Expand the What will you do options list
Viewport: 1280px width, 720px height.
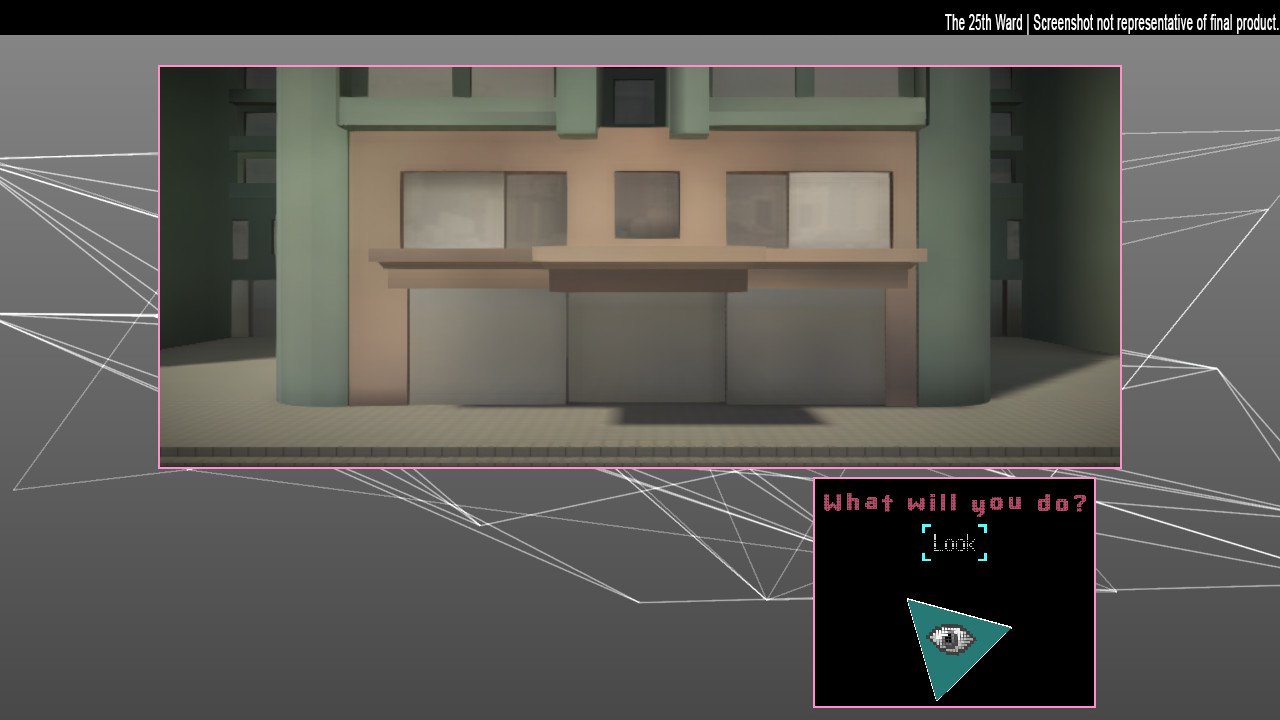955,503
